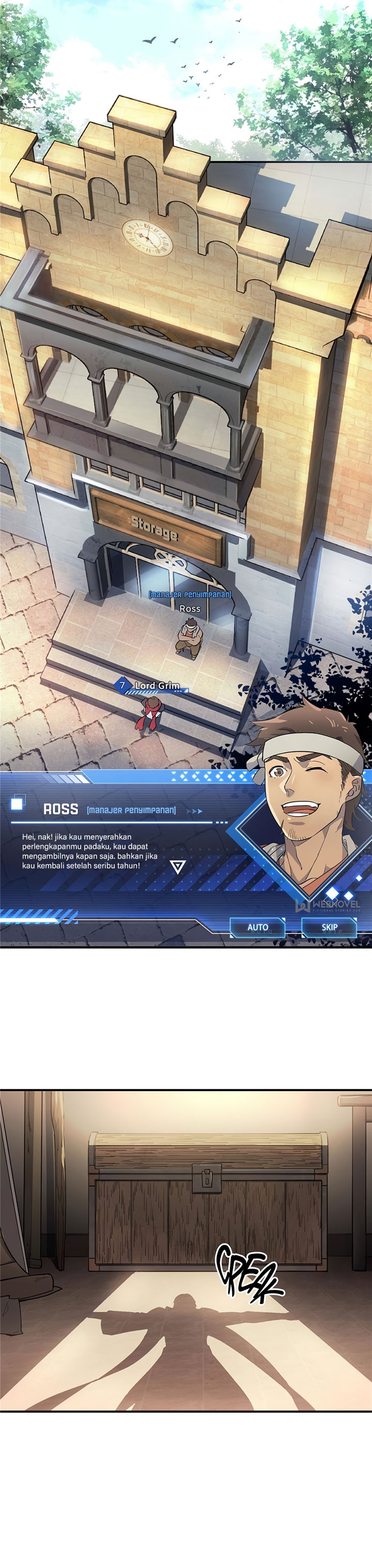Viewport: 372px width, 1568px height.
Task: Enable AUTO dialogue mode
Action: coord(257,927)
